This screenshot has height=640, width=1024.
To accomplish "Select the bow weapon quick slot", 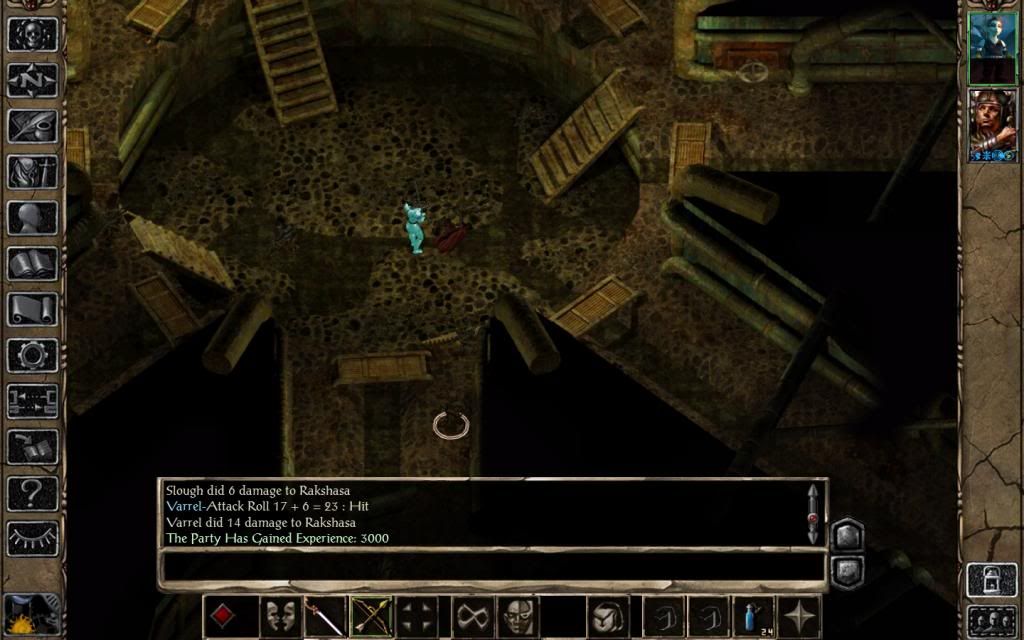I will pos(372,616).
